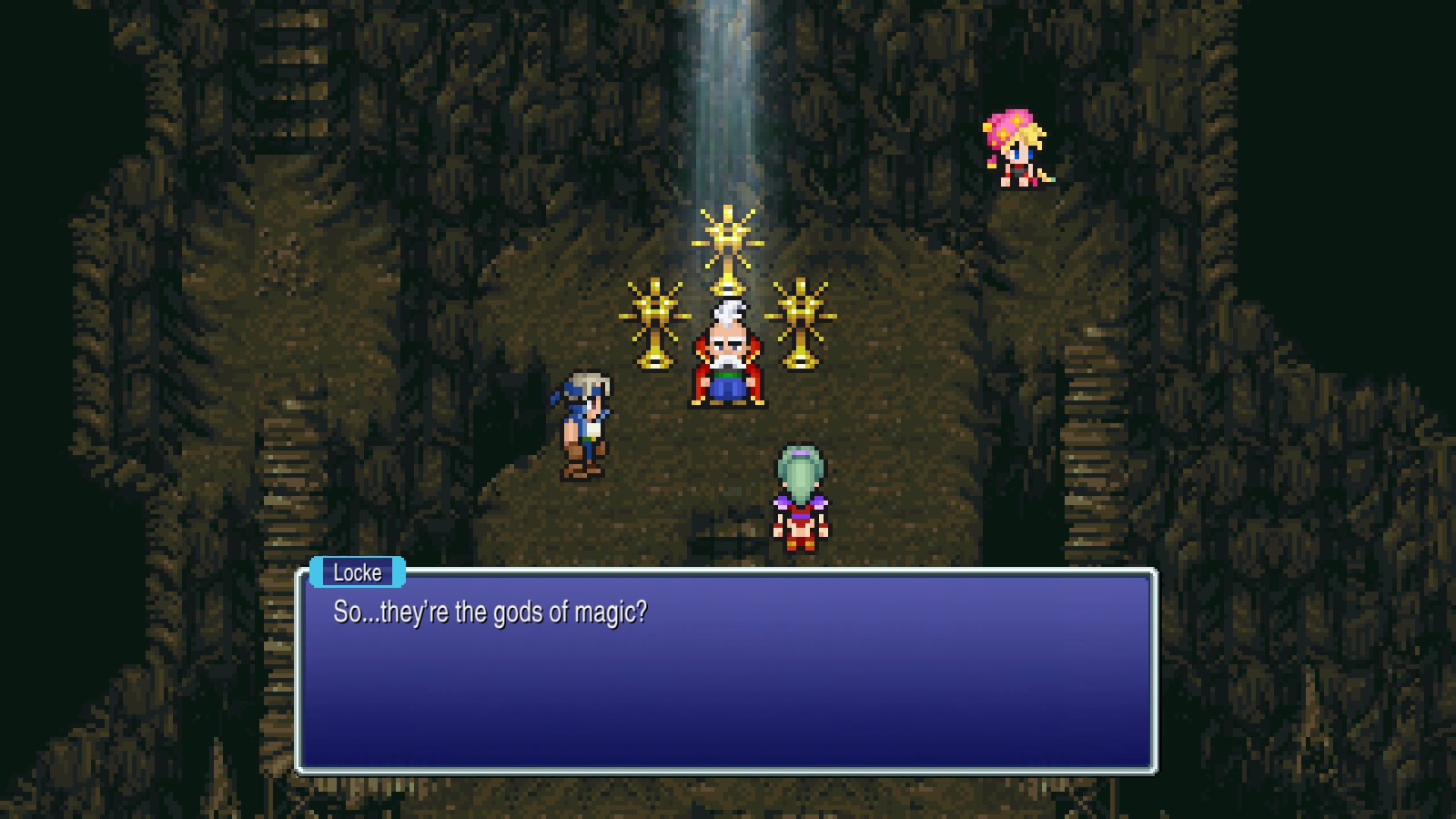Advance Locke's dialogue box
This screenshot has height=819, width=1456.
(726, 672)
